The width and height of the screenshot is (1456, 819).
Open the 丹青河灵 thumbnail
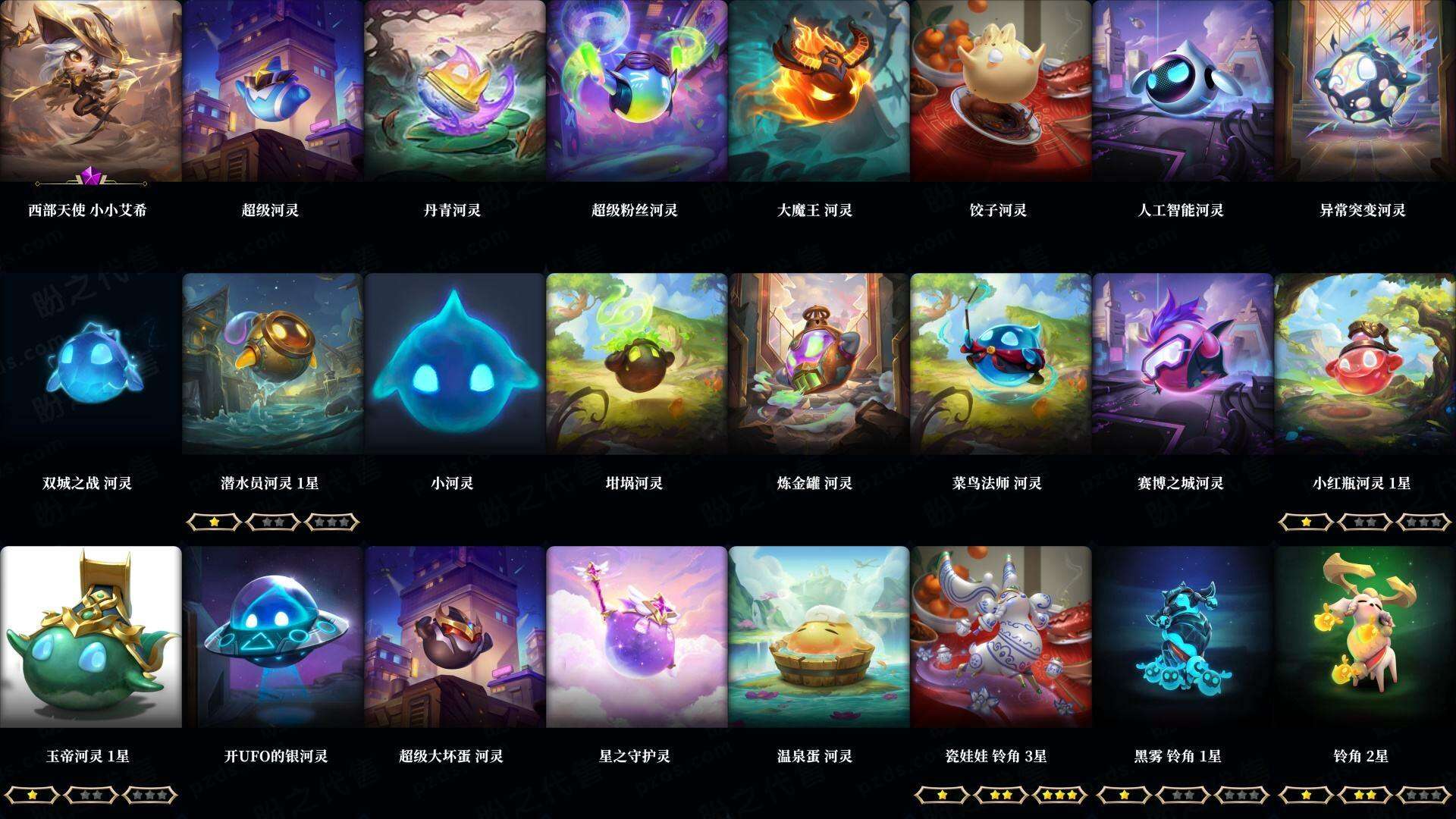pos(455,91)
